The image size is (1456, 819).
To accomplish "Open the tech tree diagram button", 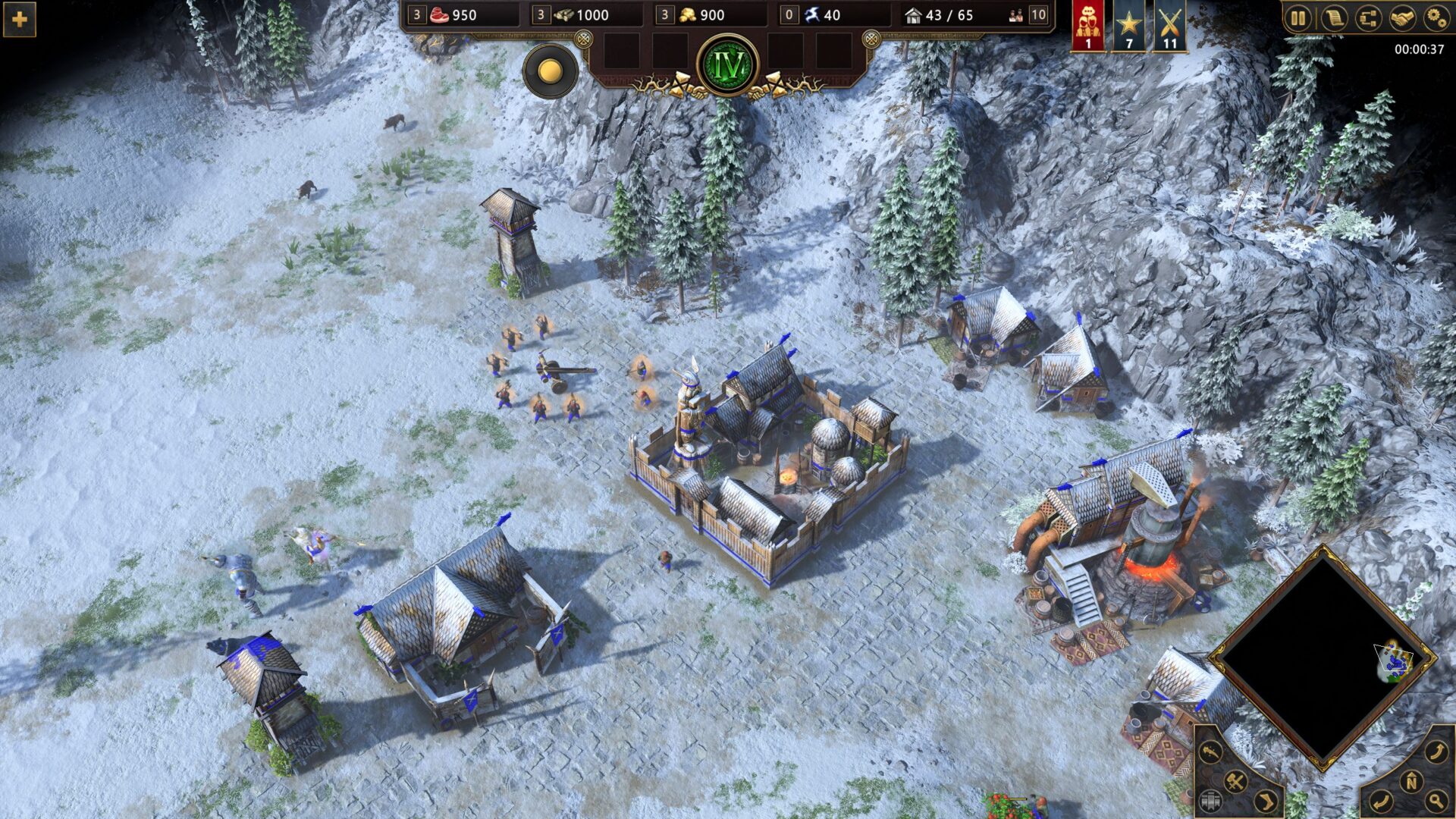I will click(x=1368, y=18).
